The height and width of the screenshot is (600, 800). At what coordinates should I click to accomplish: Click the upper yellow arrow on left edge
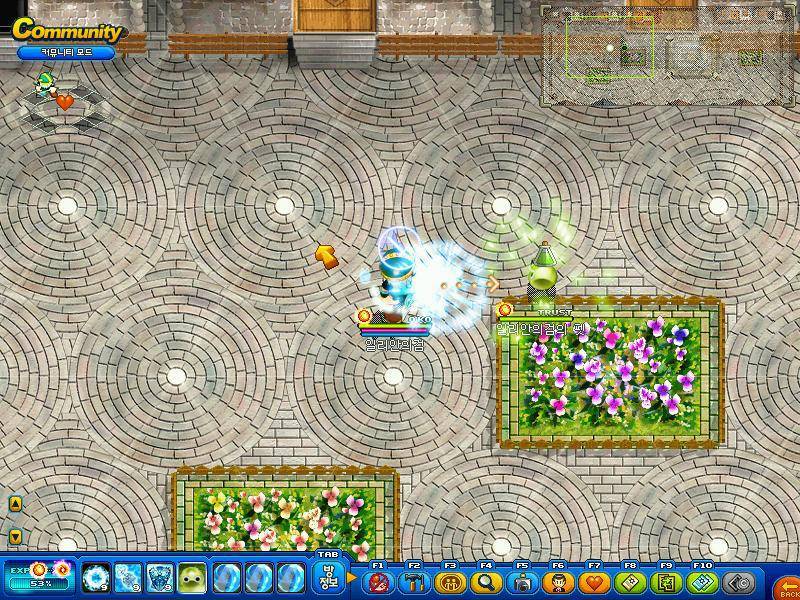click(x=15, y=504)
